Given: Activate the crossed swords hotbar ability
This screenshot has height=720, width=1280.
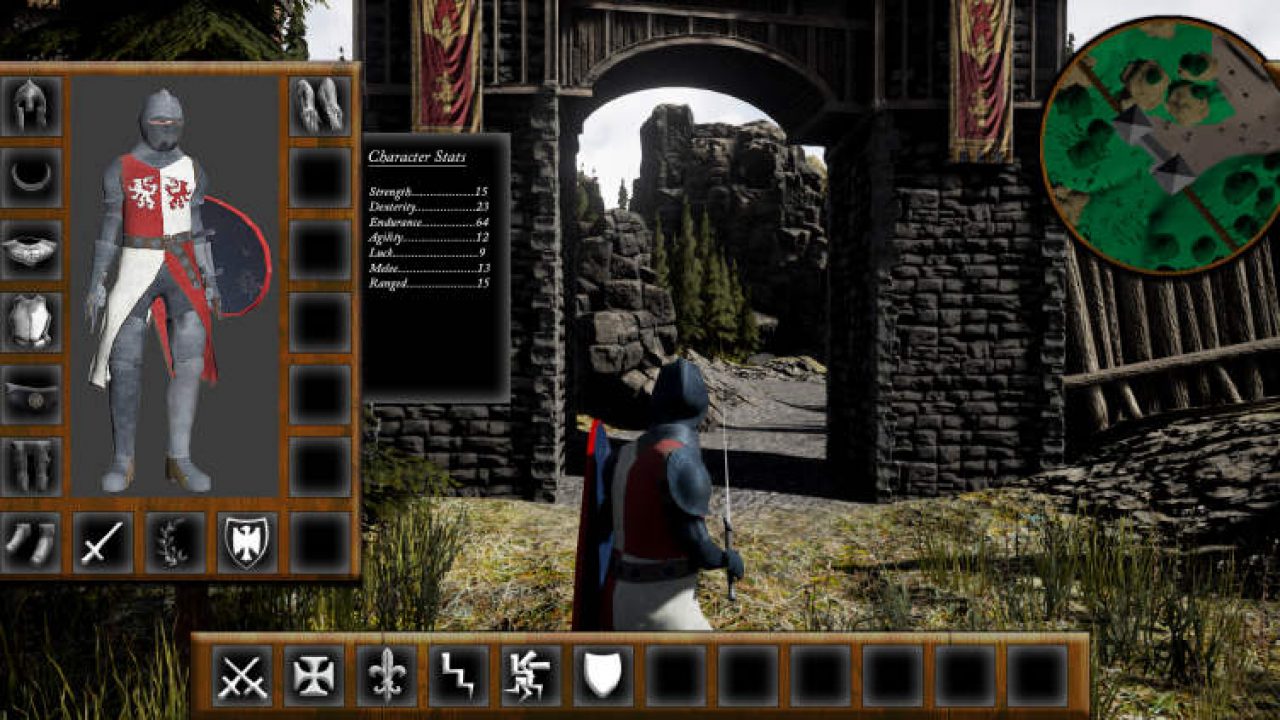Looking at the screenshot, I should click(242, 675).
